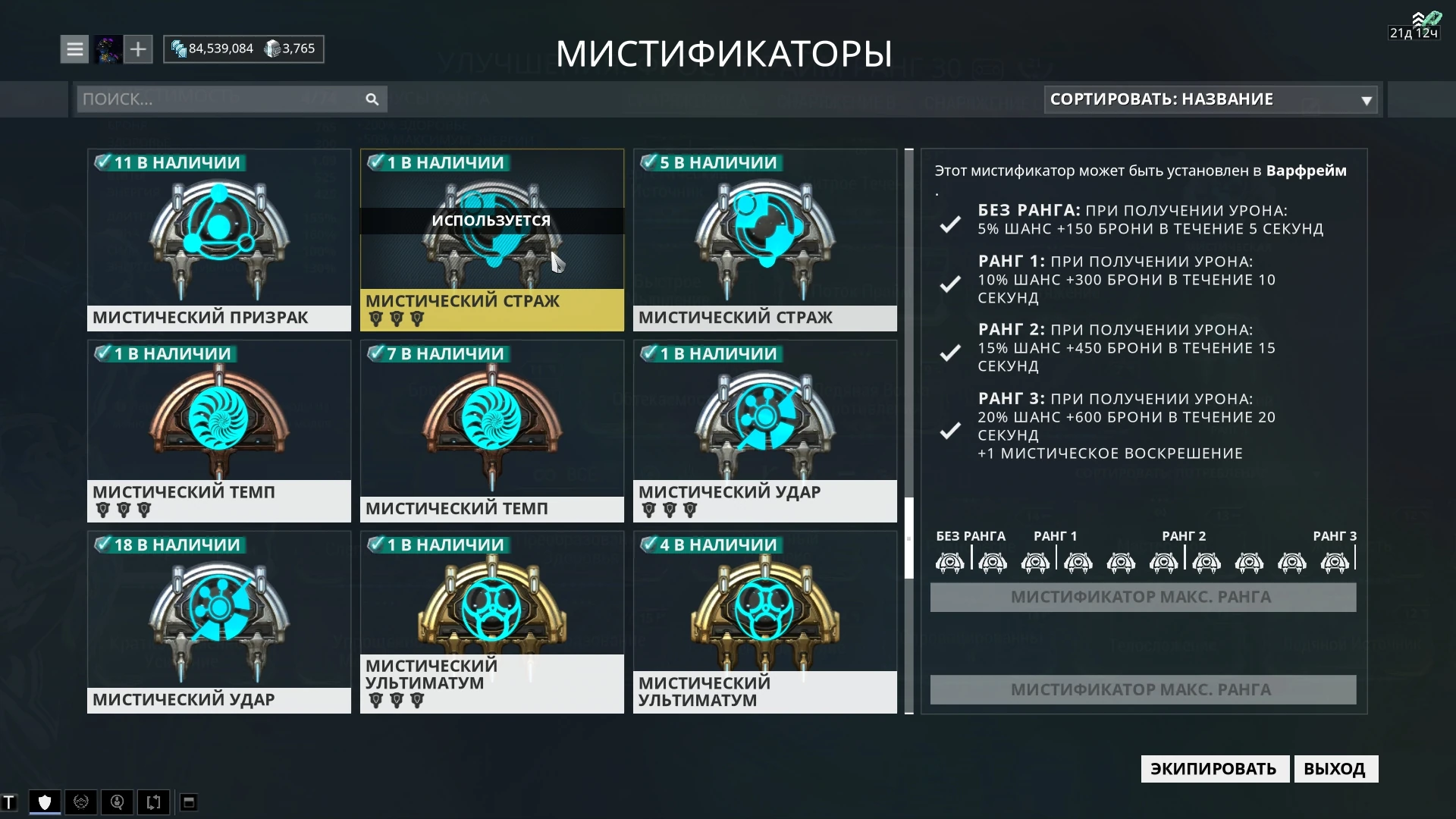Expand the sorting options arrow

point(1366,99)
